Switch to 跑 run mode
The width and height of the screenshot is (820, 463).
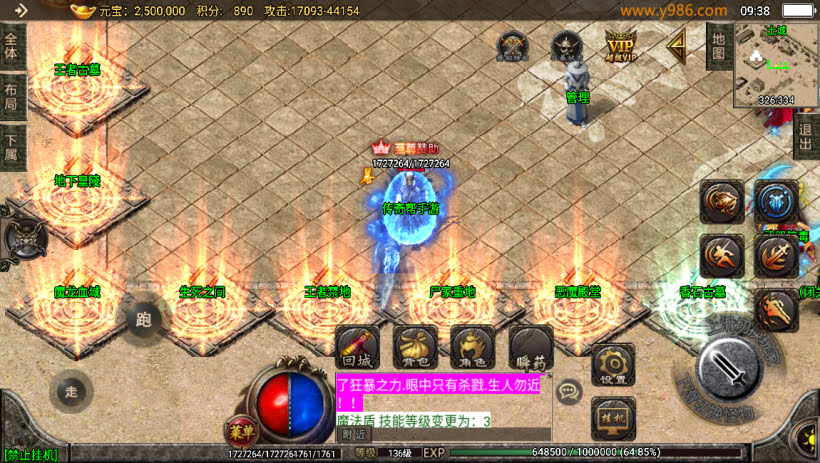click(x=144, y=320)
